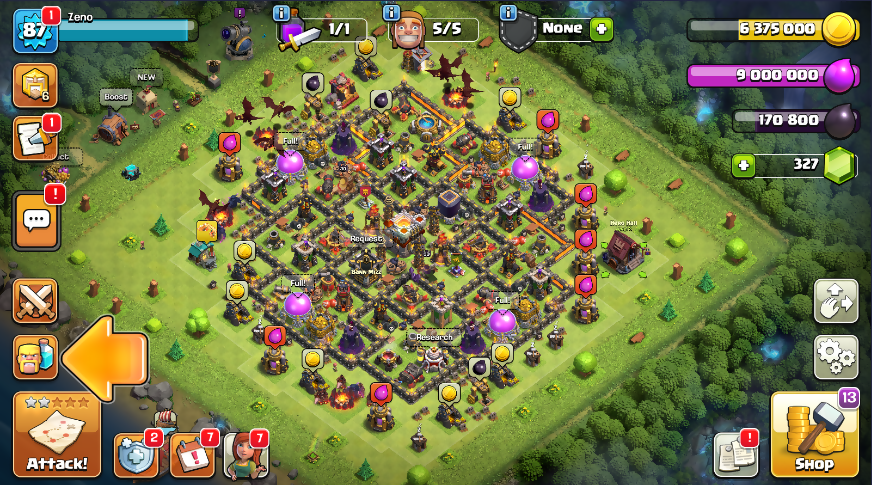Open the news scroll with pencil icon
The image size is (872, 485).
coord(33,140)
